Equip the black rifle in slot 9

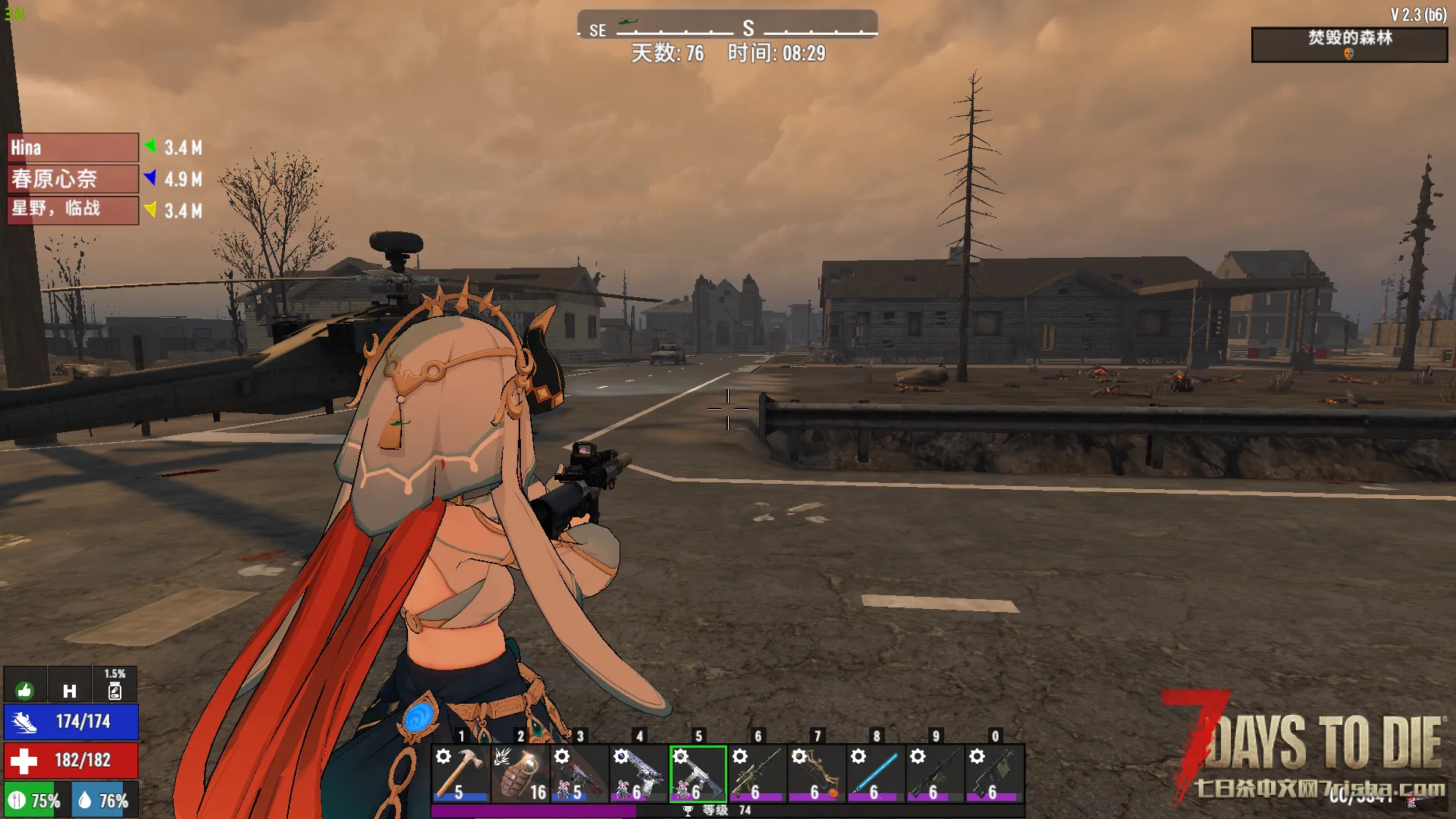click(x=934, y=773)
